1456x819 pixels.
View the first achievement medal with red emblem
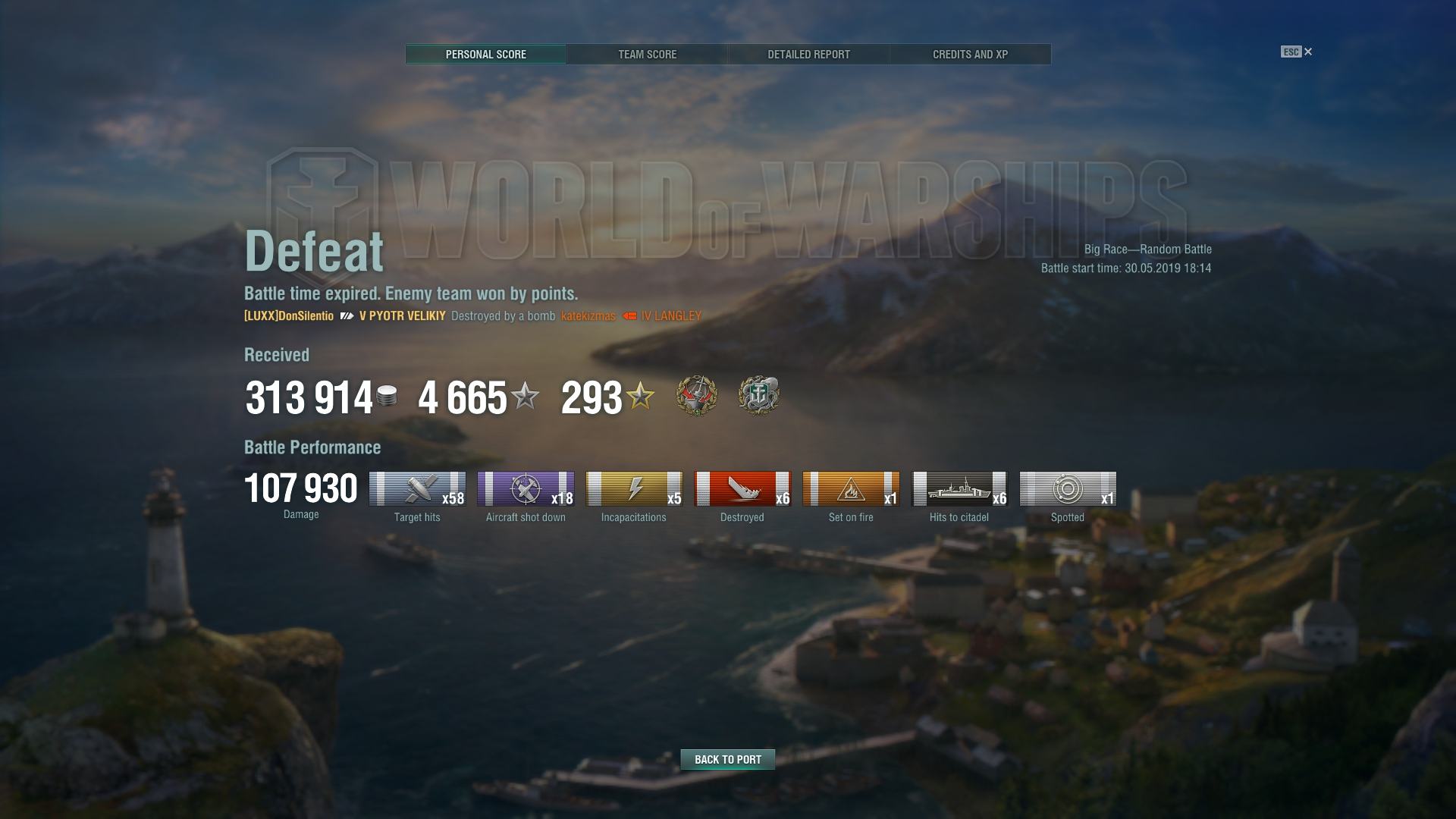tap(696, 395)
